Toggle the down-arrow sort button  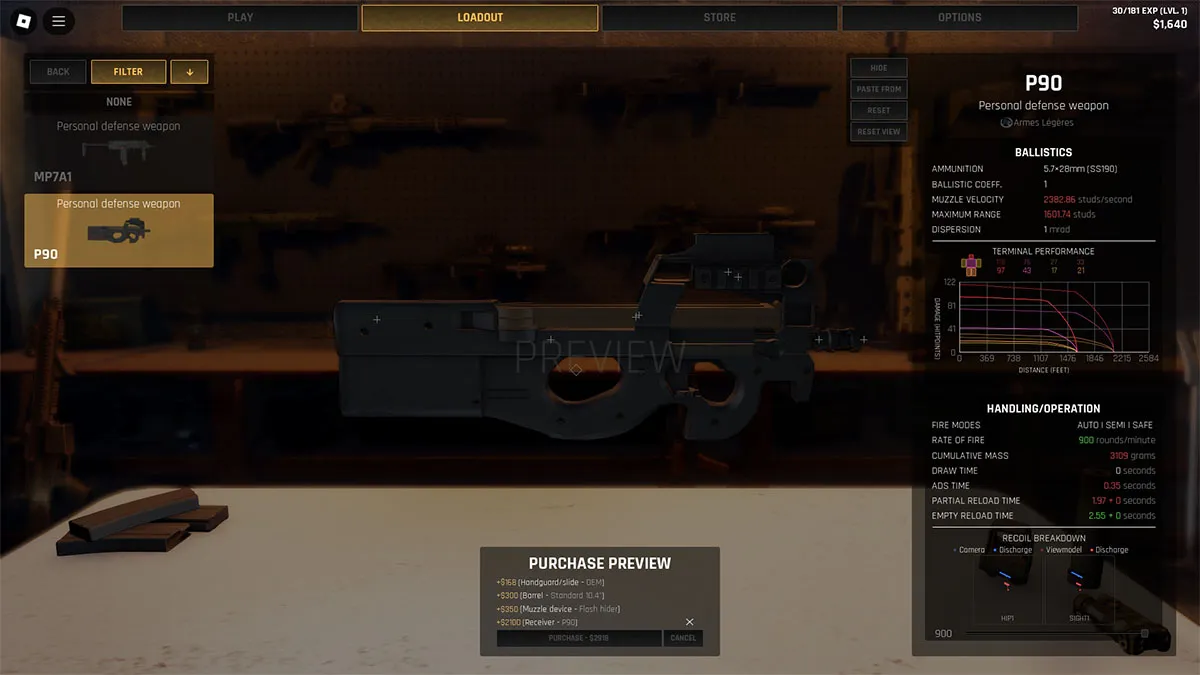[x=189, y=72]
